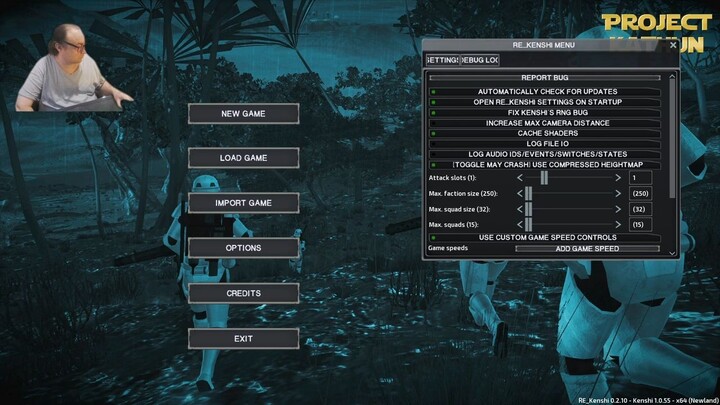Enable increase max camera distance

(546, 123)
